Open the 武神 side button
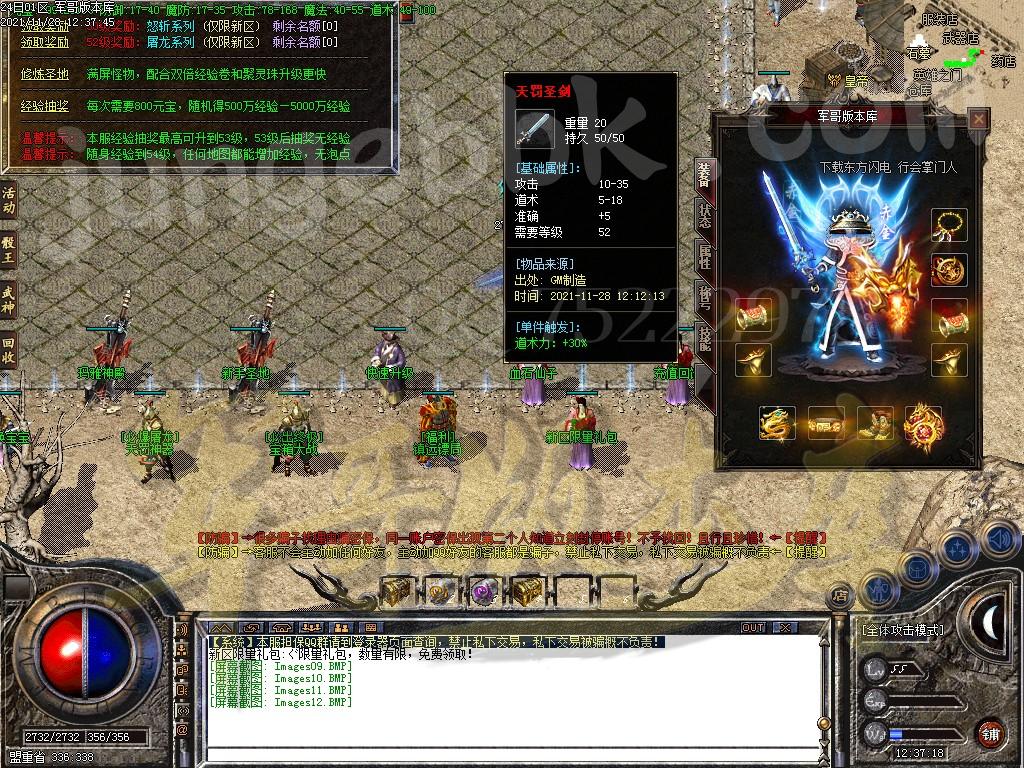The image size is (1024, 768). (9, 299)
